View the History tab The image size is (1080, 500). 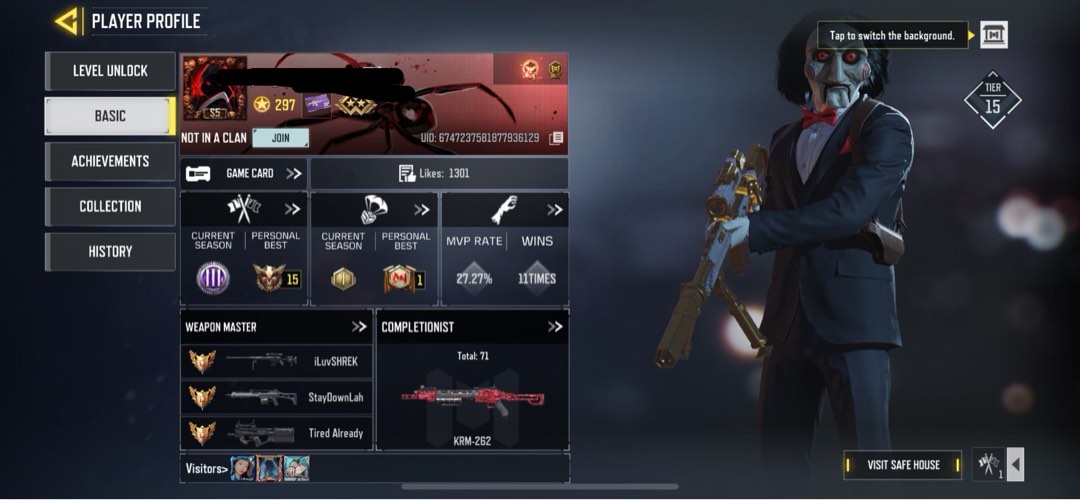pos(110,251)
